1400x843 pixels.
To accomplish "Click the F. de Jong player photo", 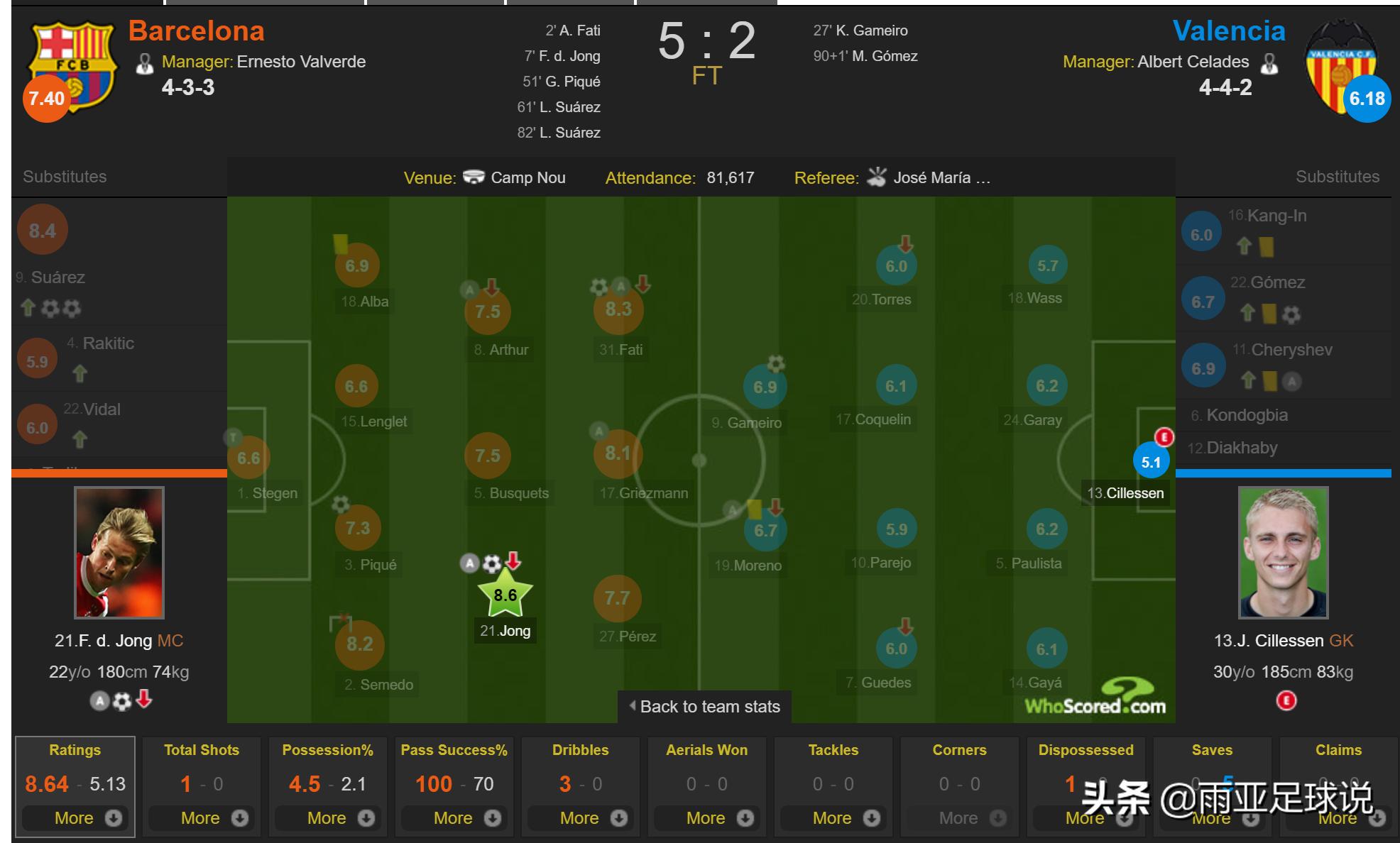I will [119, 552].
